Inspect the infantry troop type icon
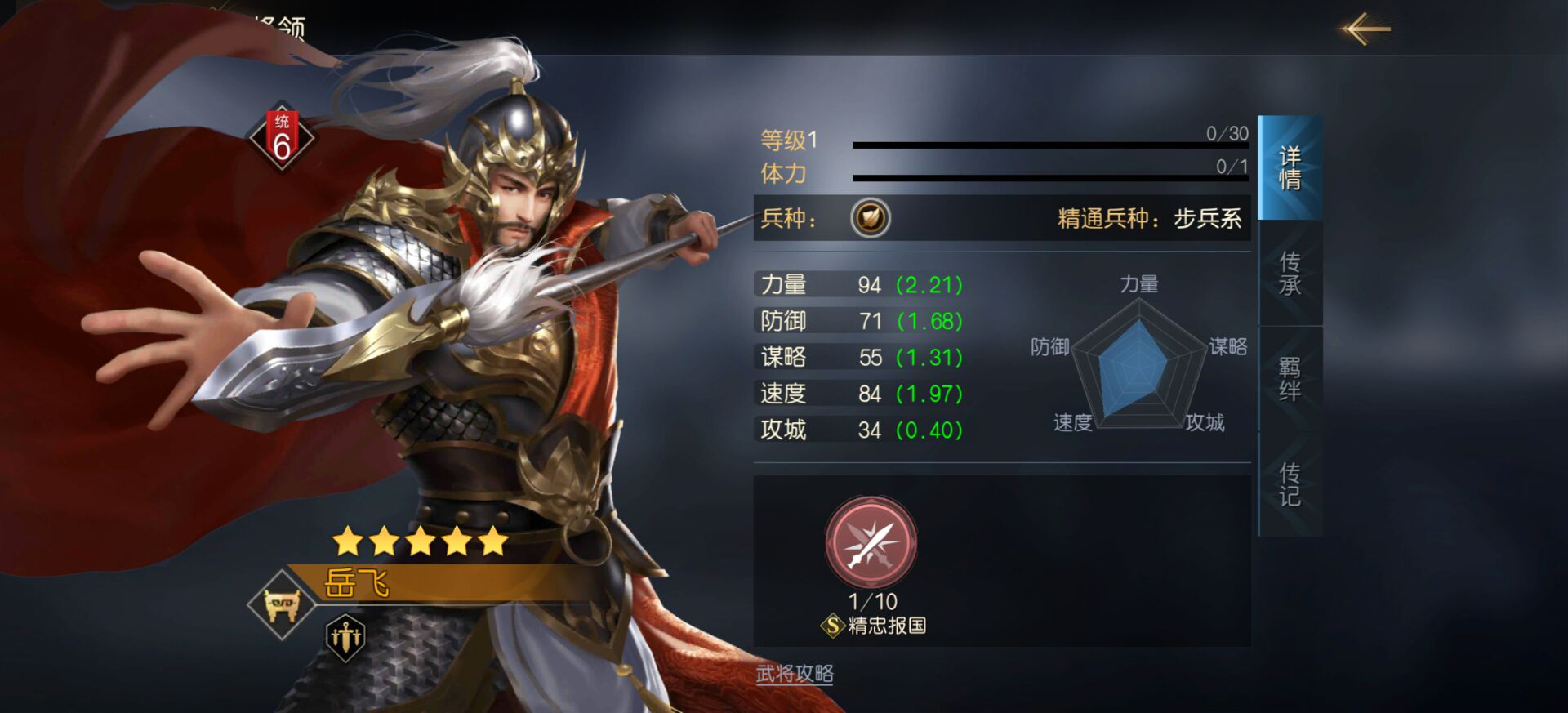 [x=870, y=218]
